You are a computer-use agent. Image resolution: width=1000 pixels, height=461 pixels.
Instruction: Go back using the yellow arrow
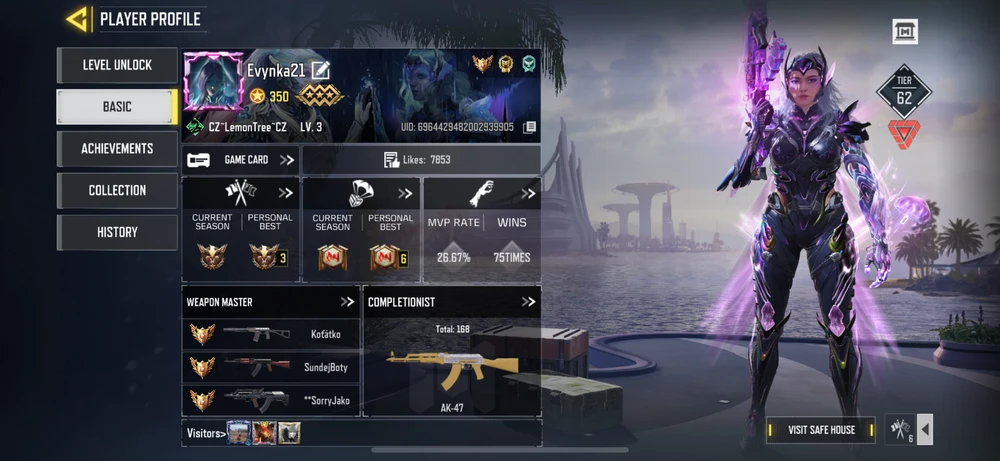(x=76, y=18)
